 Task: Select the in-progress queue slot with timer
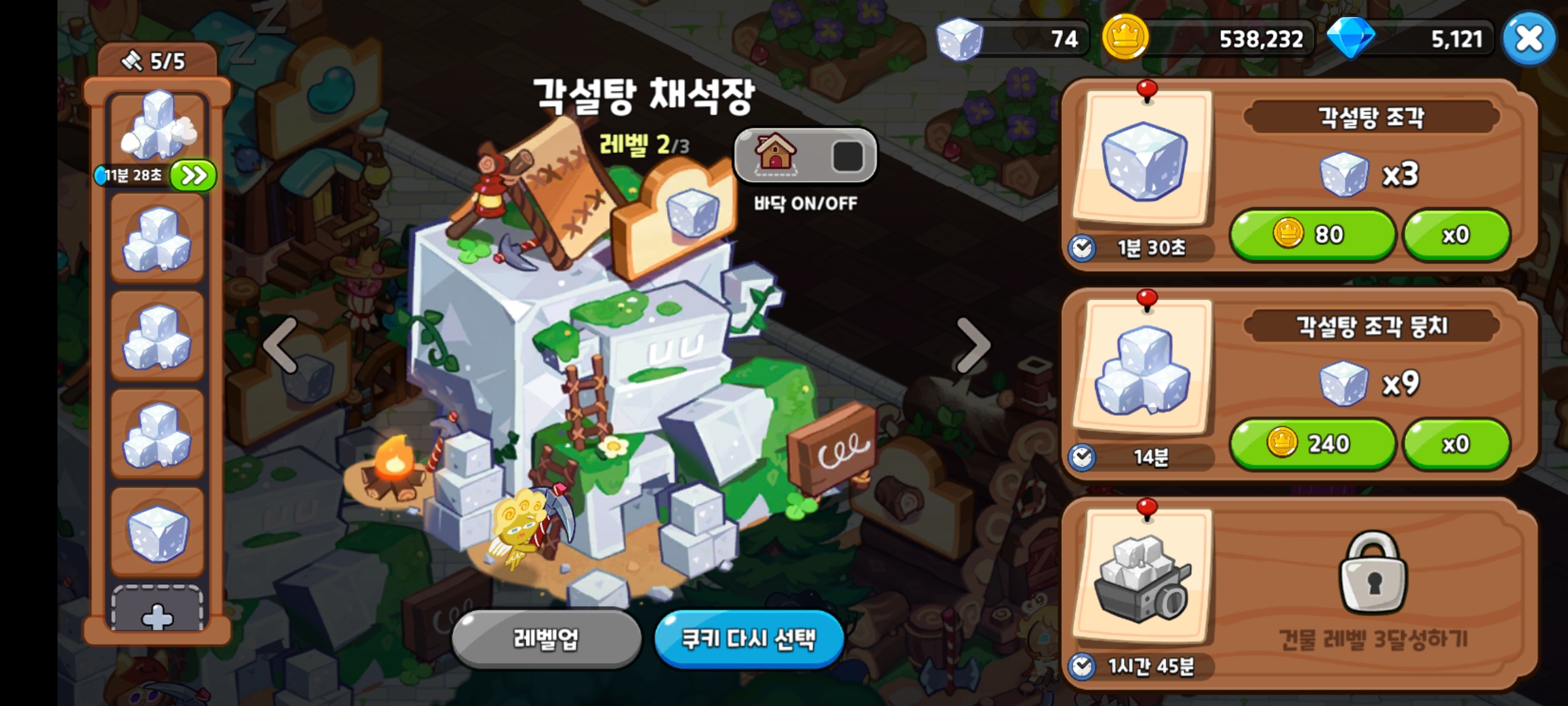pos(157,126)
